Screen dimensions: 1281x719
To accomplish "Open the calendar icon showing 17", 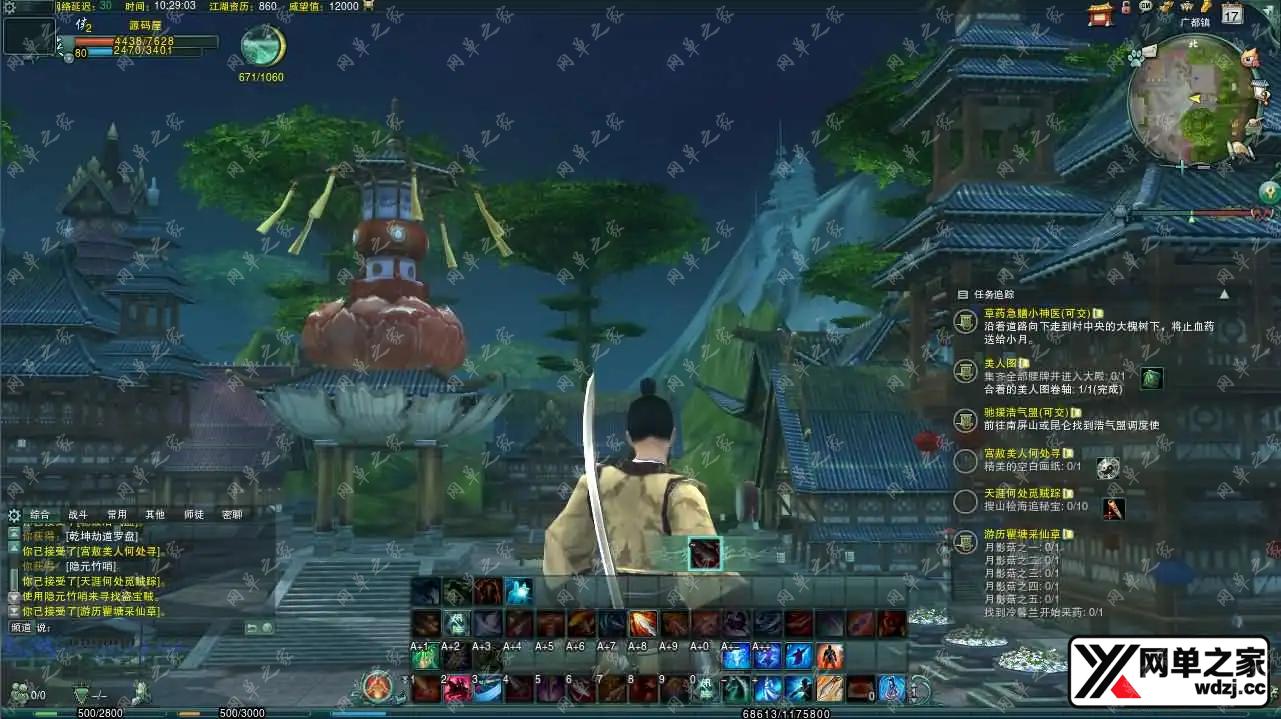I will click(1232, 14).
